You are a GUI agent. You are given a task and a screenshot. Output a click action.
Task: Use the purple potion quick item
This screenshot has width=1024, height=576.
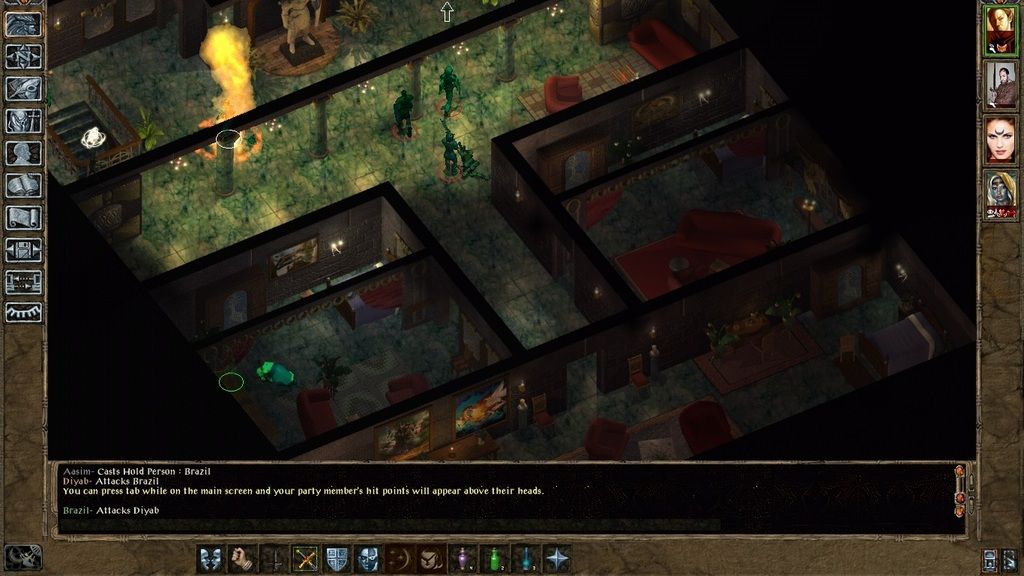click(463, 558)
